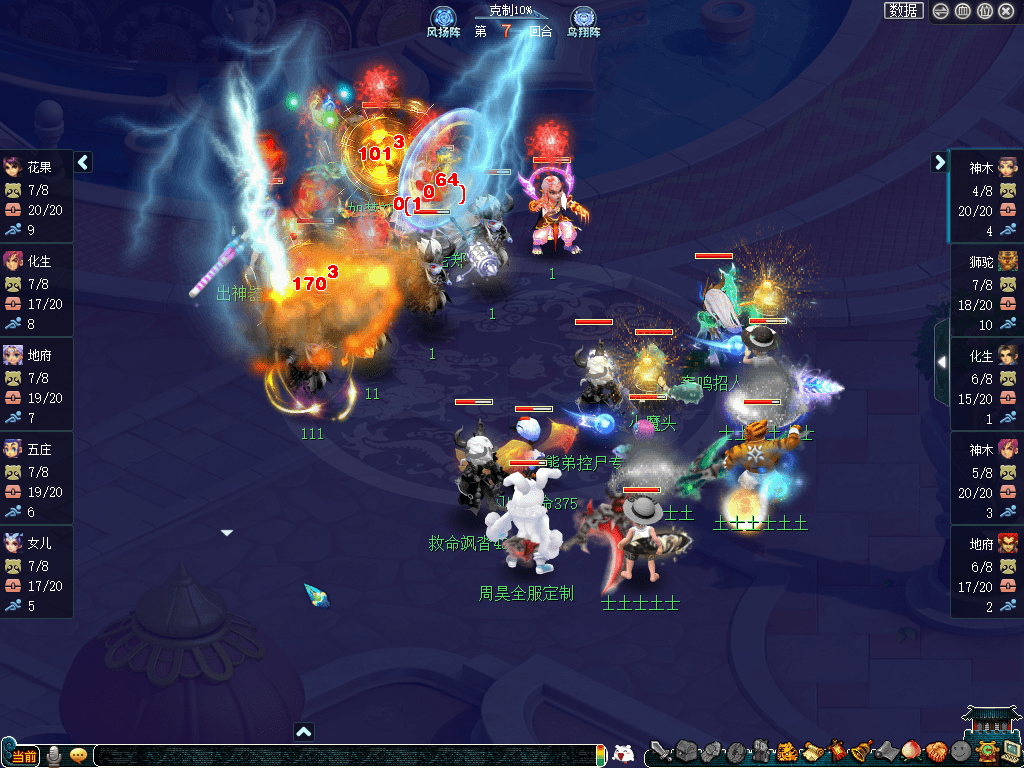Image resolution: width=1024 pixels, height=768 pixels.
Task: Select the 狮驼 enemy team row
Action: pyautogui.click(x=986, y=290)
